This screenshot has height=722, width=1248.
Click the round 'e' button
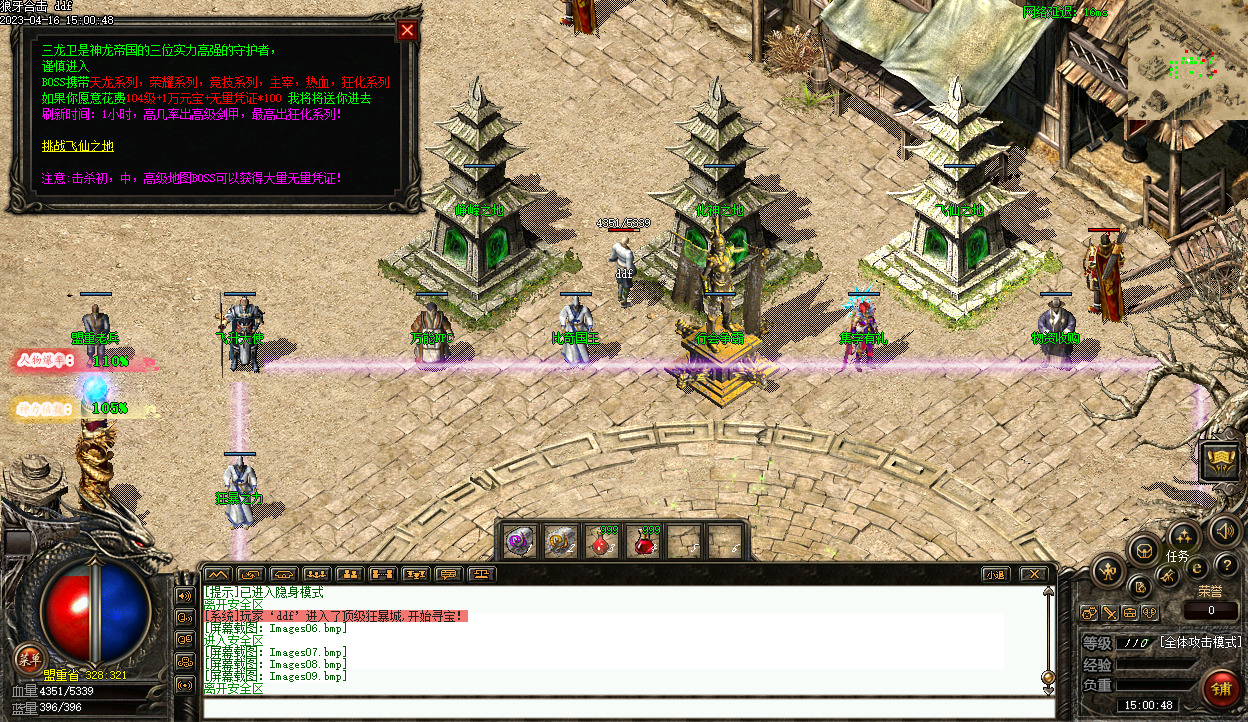point(1196,567)
